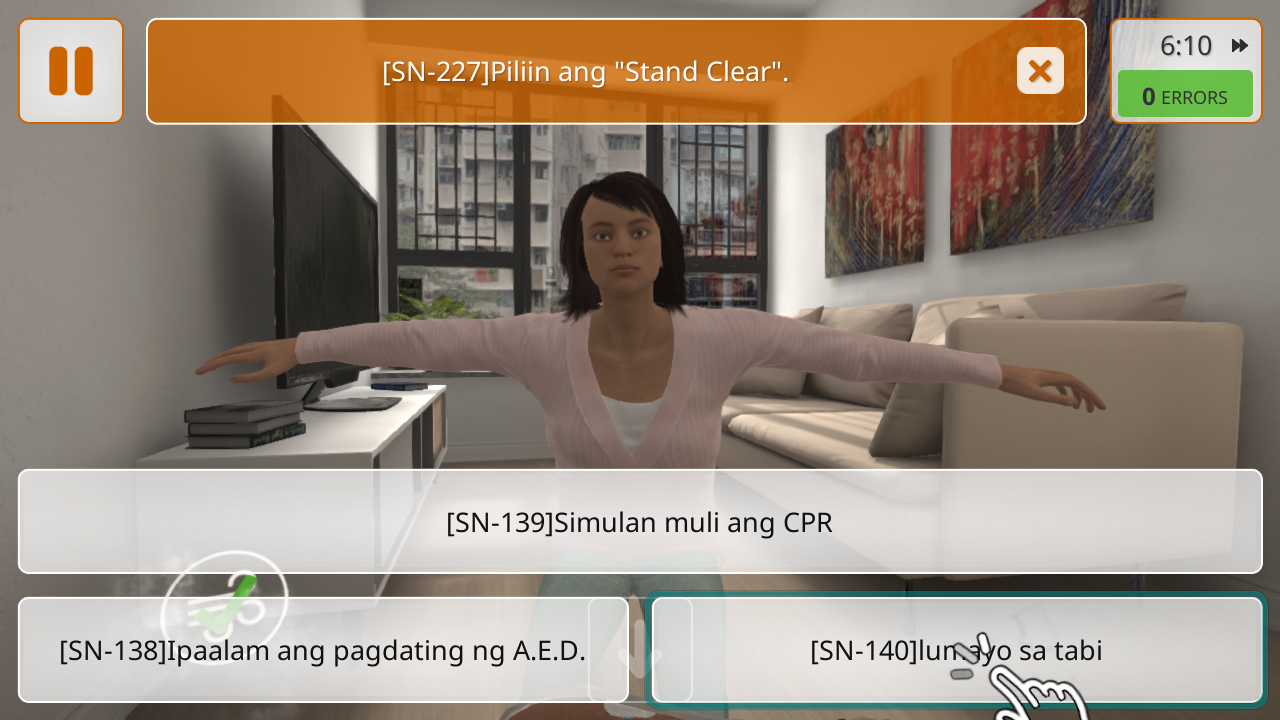Screen dimensions: 1280x720
Task: Fast-forward the timer with the double arrow
Action: [x=1240, y=45]
